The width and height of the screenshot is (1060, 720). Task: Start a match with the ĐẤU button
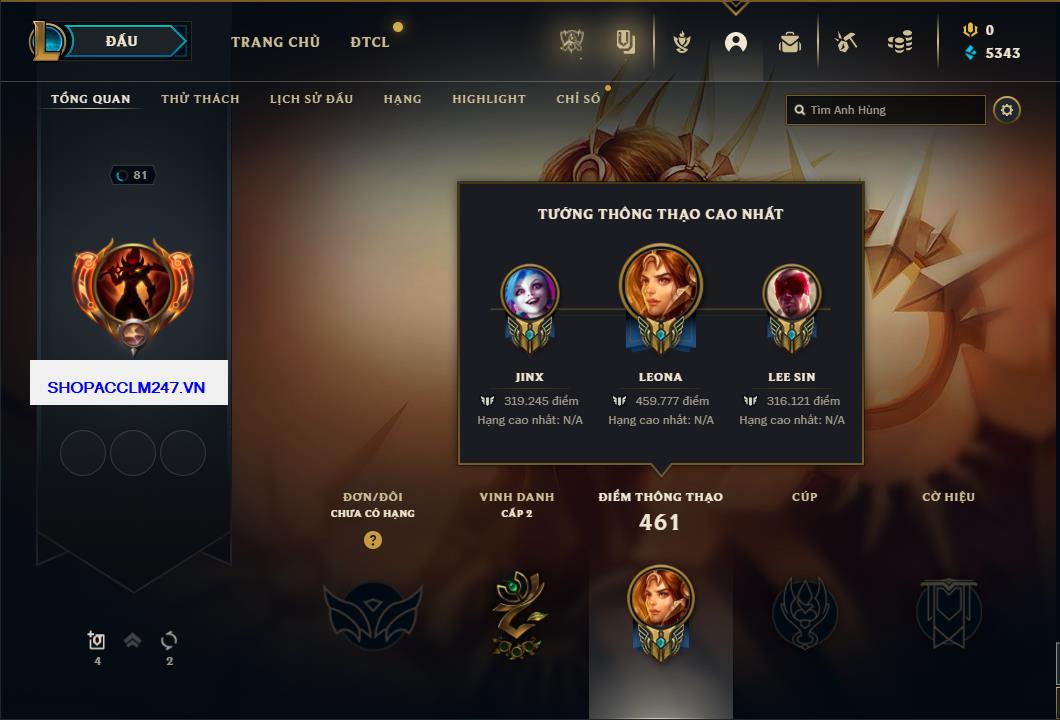[121, 41]
